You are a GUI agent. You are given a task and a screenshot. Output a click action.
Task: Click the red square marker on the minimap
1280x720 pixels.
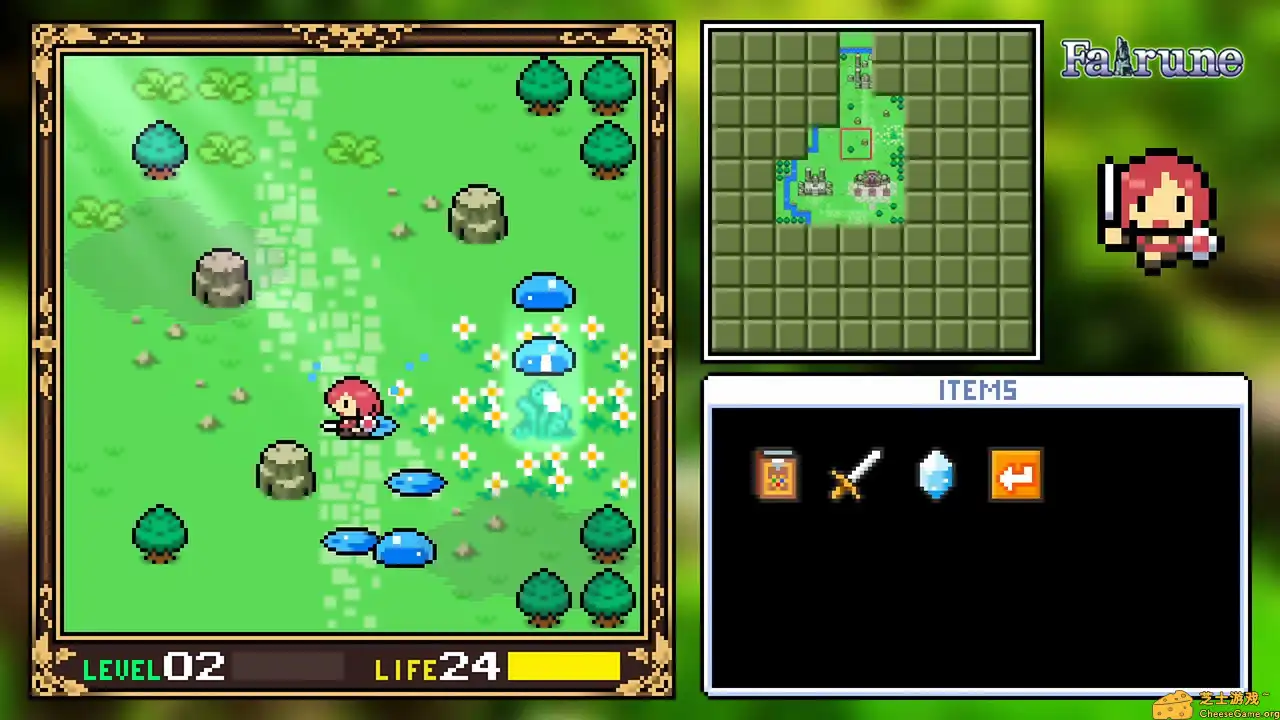point(858,143)
